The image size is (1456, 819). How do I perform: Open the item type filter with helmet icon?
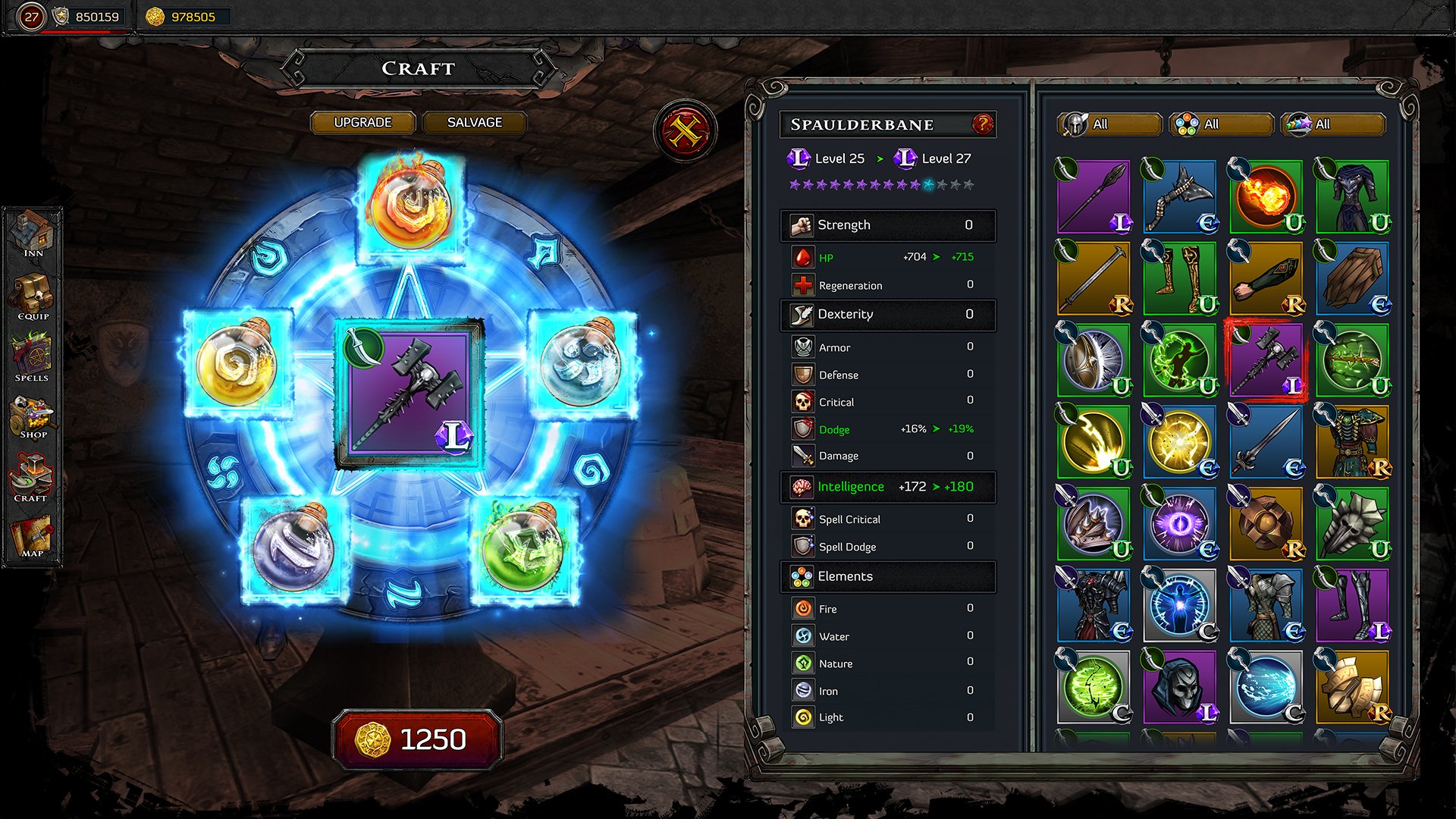point(1109,124)
